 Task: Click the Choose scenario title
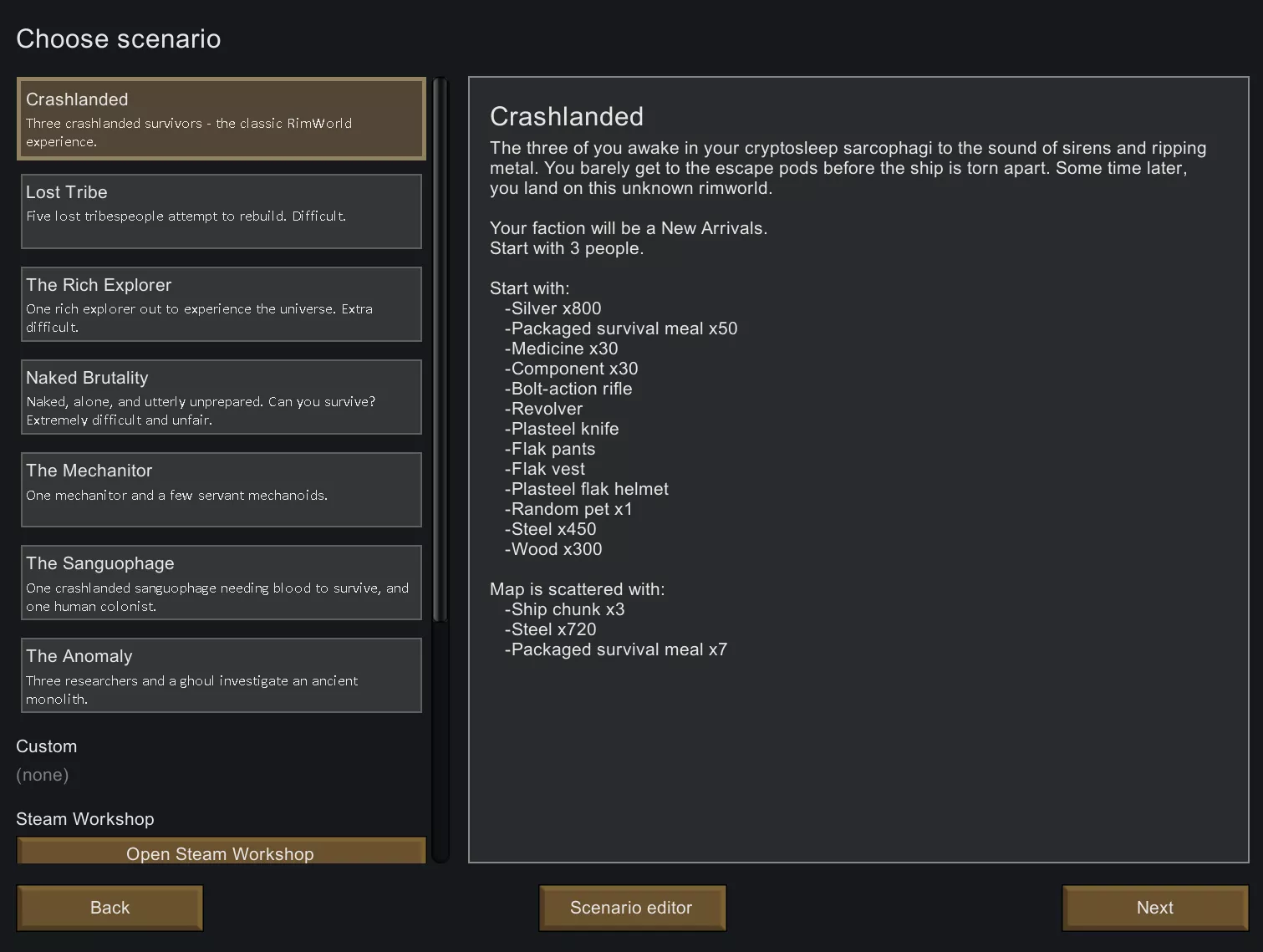click(x=119, y=38)
